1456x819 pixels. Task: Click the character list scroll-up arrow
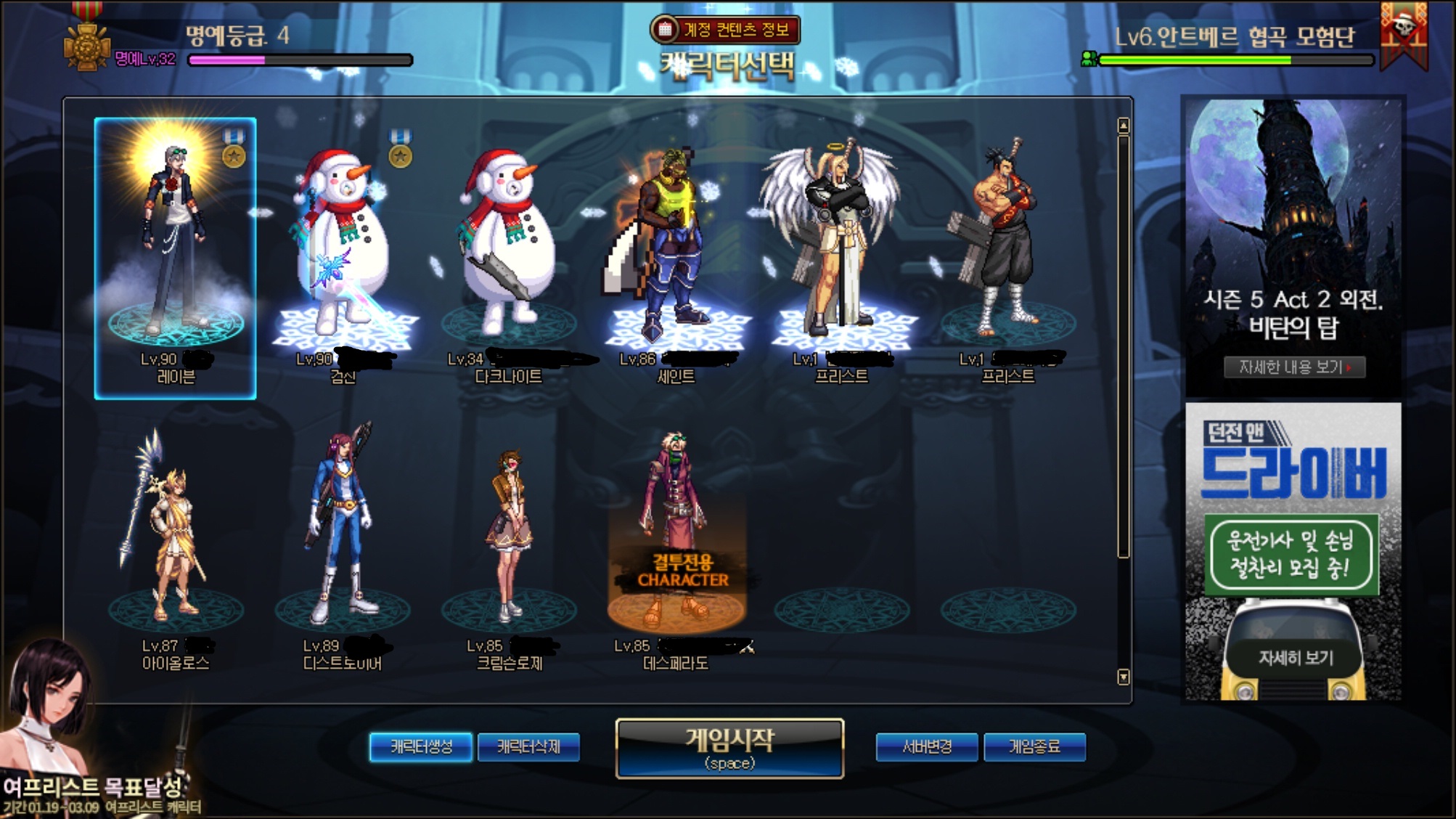[x=1124, y=126]
